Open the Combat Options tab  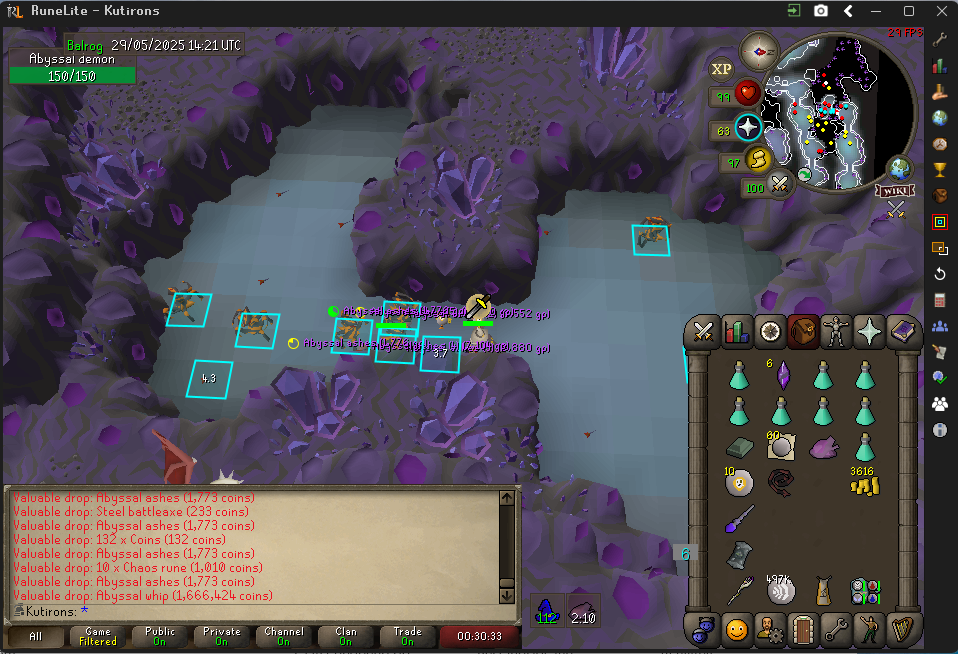point(703,331)
